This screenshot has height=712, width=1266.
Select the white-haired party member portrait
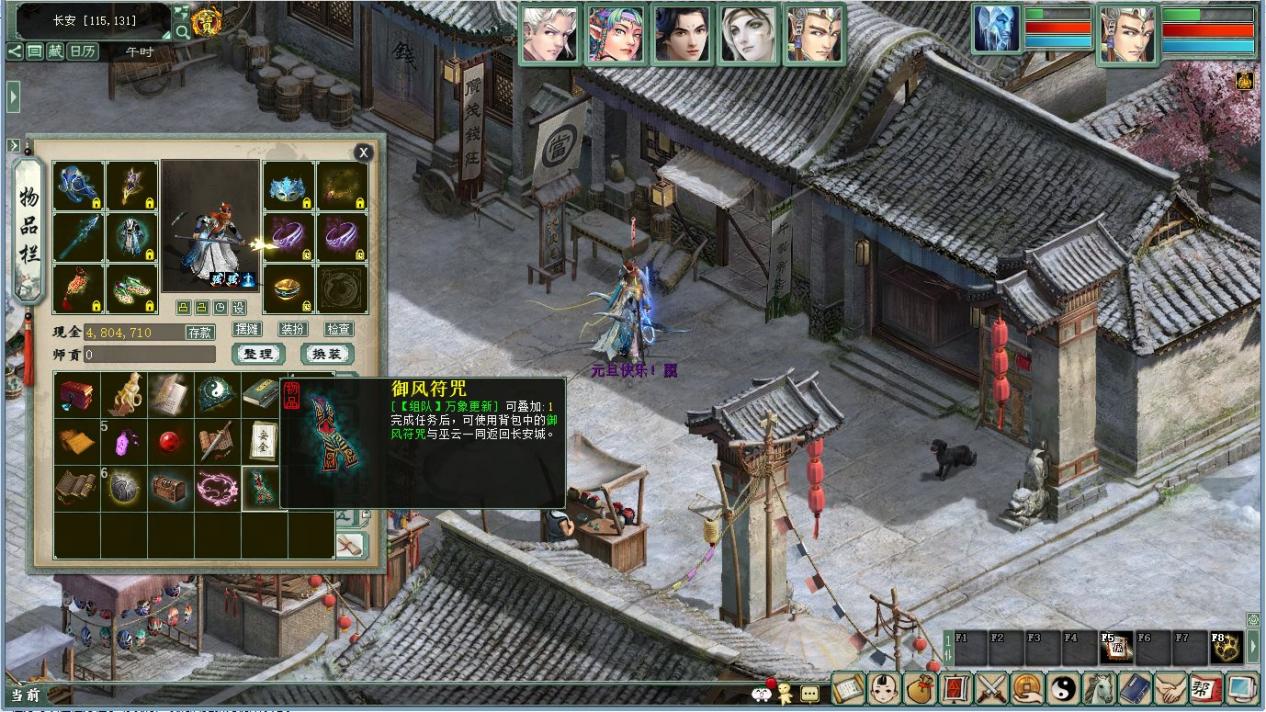tap(550, 34)
